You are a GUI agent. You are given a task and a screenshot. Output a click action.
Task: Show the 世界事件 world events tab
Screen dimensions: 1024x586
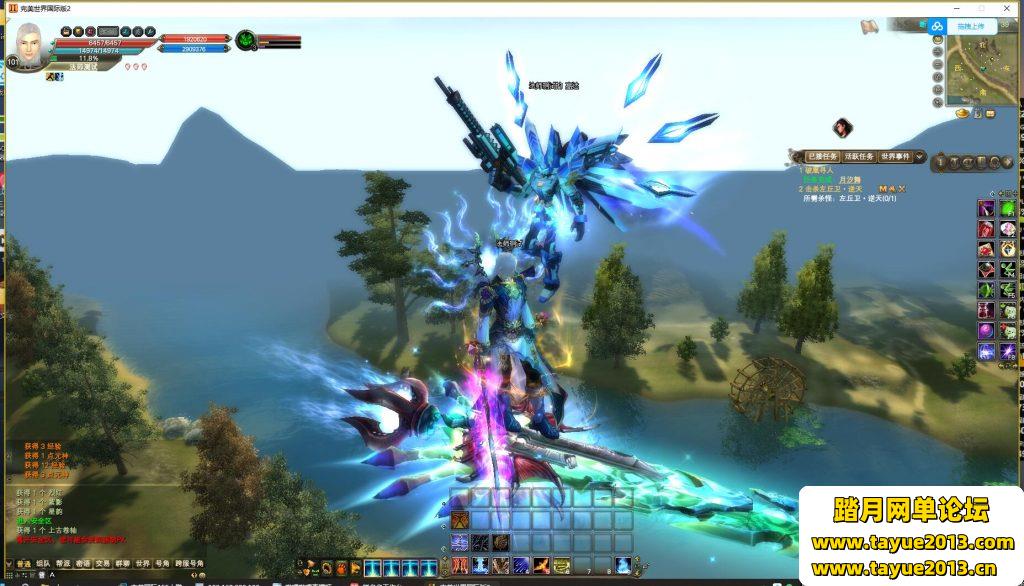(x=895, y=157)
